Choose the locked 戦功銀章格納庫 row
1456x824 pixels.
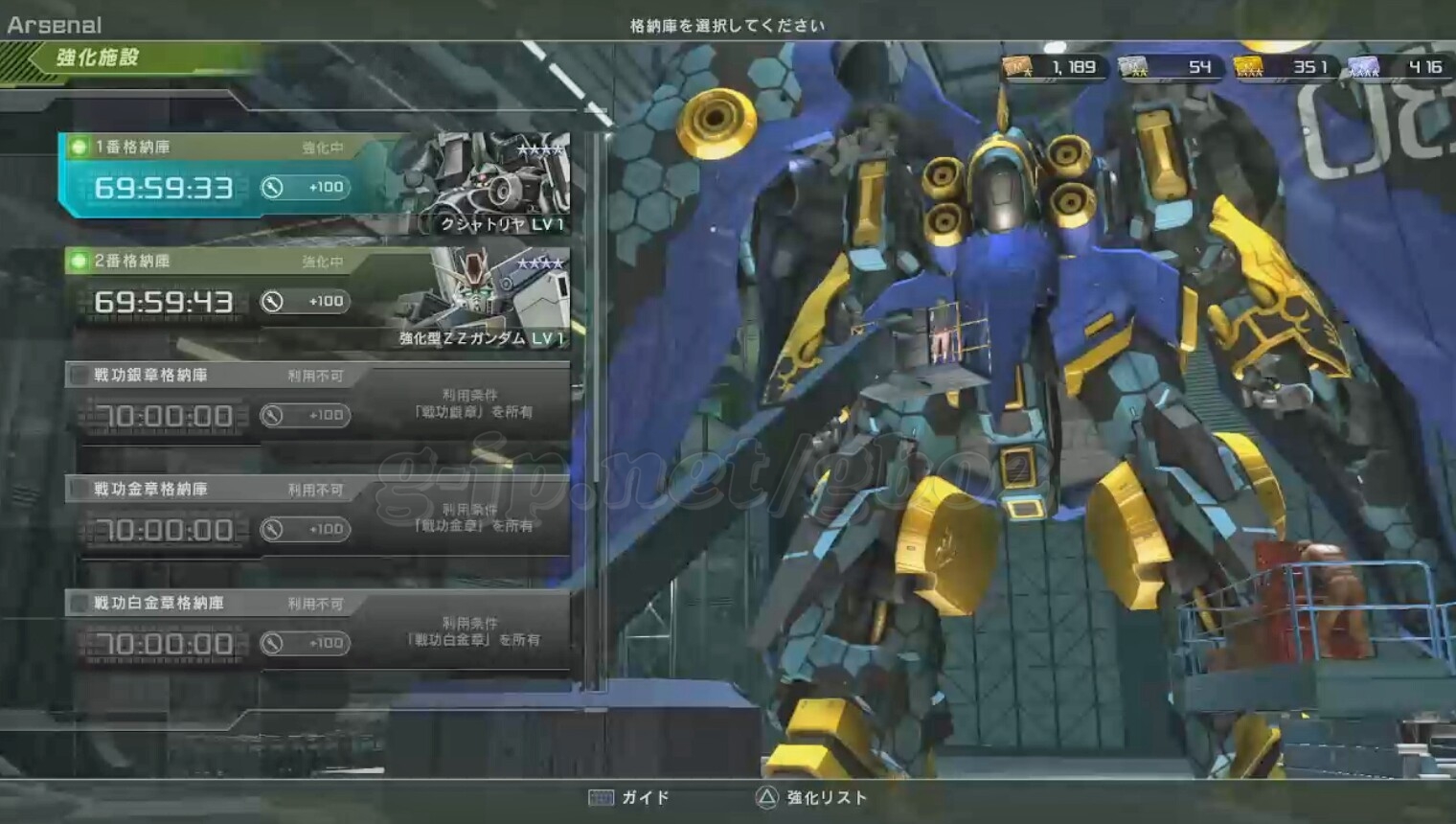tap(316, 403)
